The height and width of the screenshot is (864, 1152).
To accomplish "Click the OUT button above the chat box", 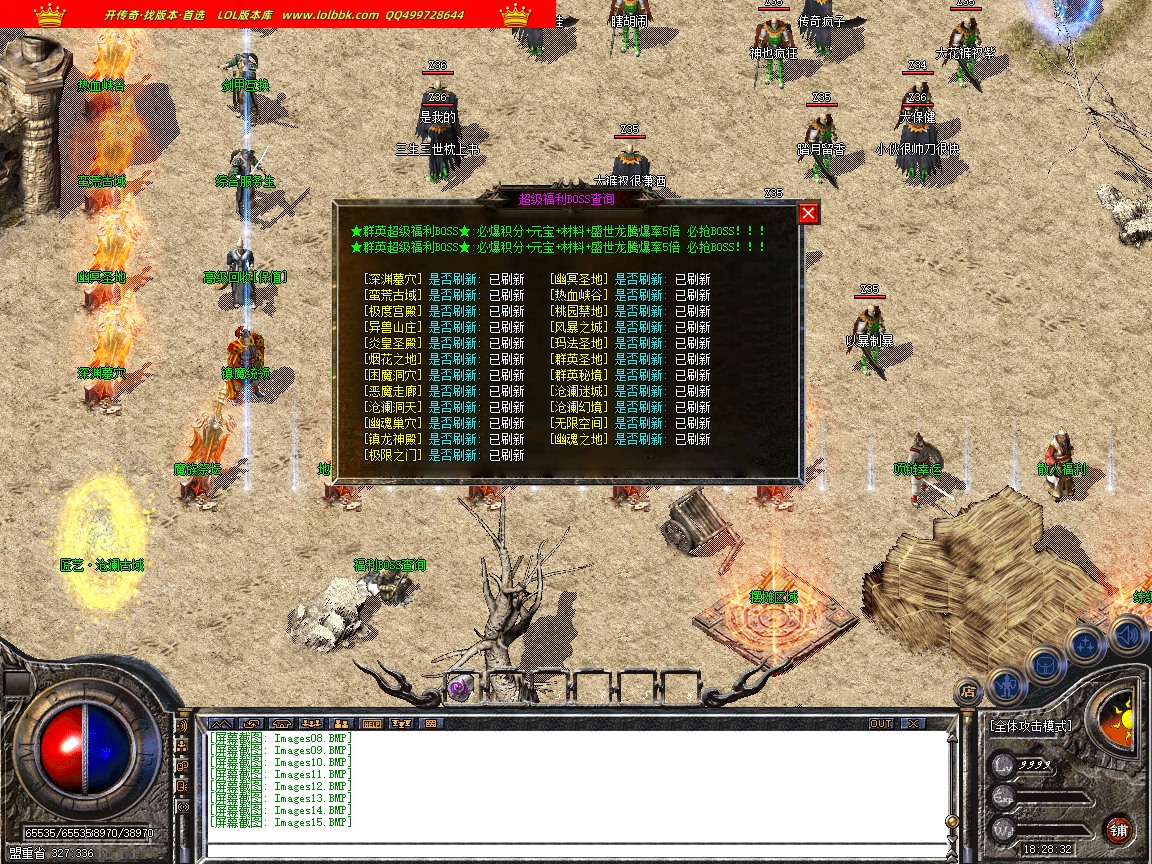I will [880, 723].
